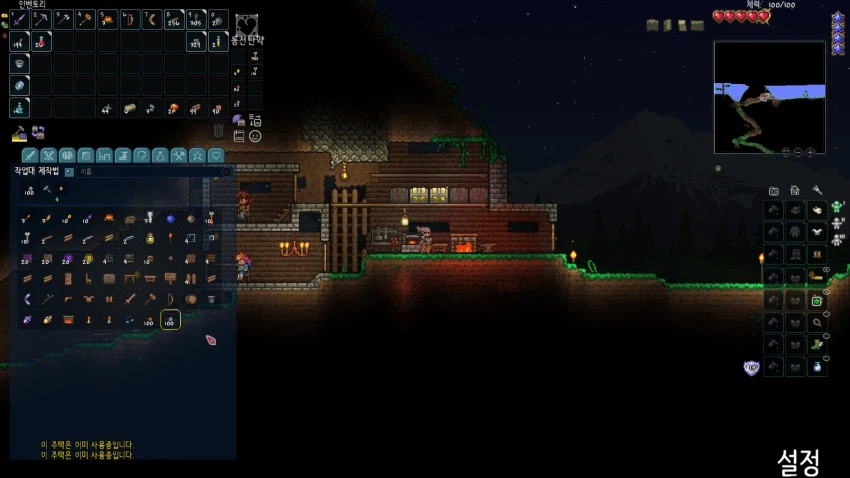Viewport: 850px width, 478px height.
Task: Open the 설정 settings menu
Action: (x=798, y=462)
